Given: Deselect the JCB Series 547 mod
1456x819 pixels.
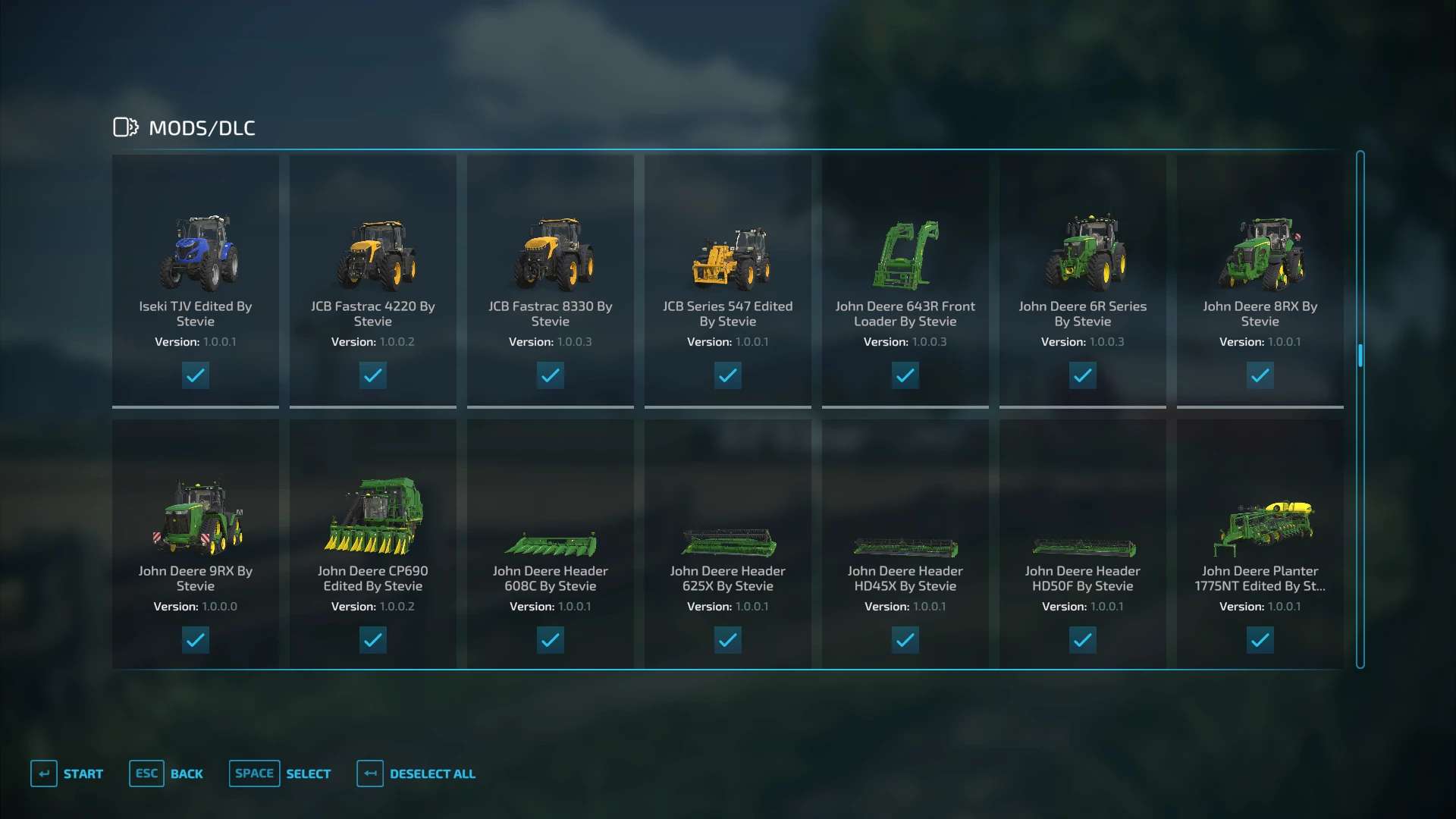Looking at the screenshot, I should coord(728,375).
